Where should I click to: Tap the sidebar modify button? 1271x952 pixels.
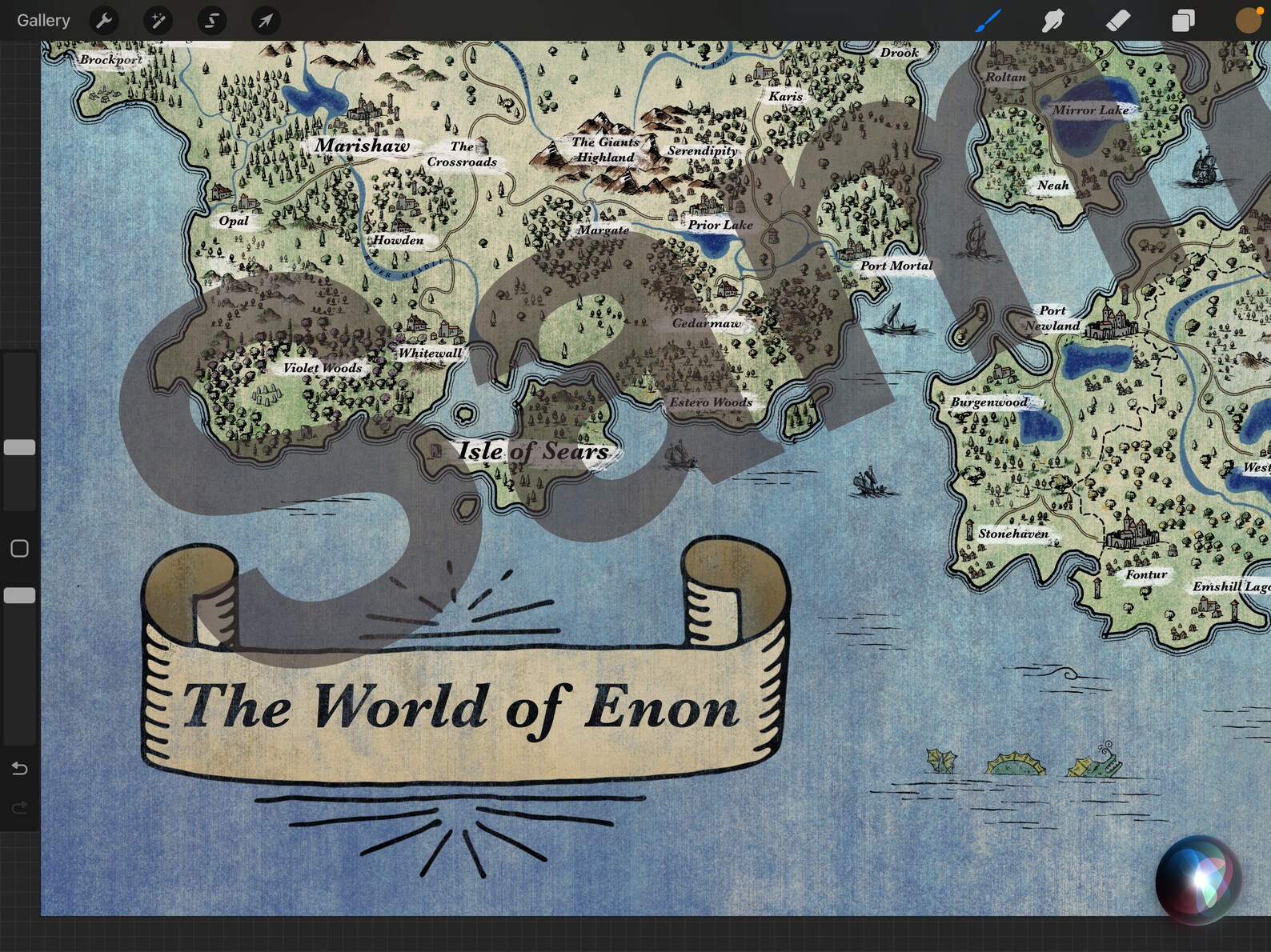tap(18, 548)
